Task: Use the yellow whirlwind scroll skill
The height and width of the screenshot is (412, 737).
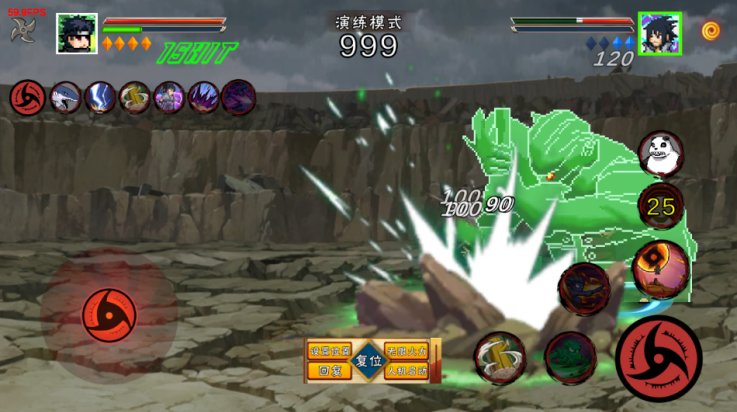Action: 500,357
